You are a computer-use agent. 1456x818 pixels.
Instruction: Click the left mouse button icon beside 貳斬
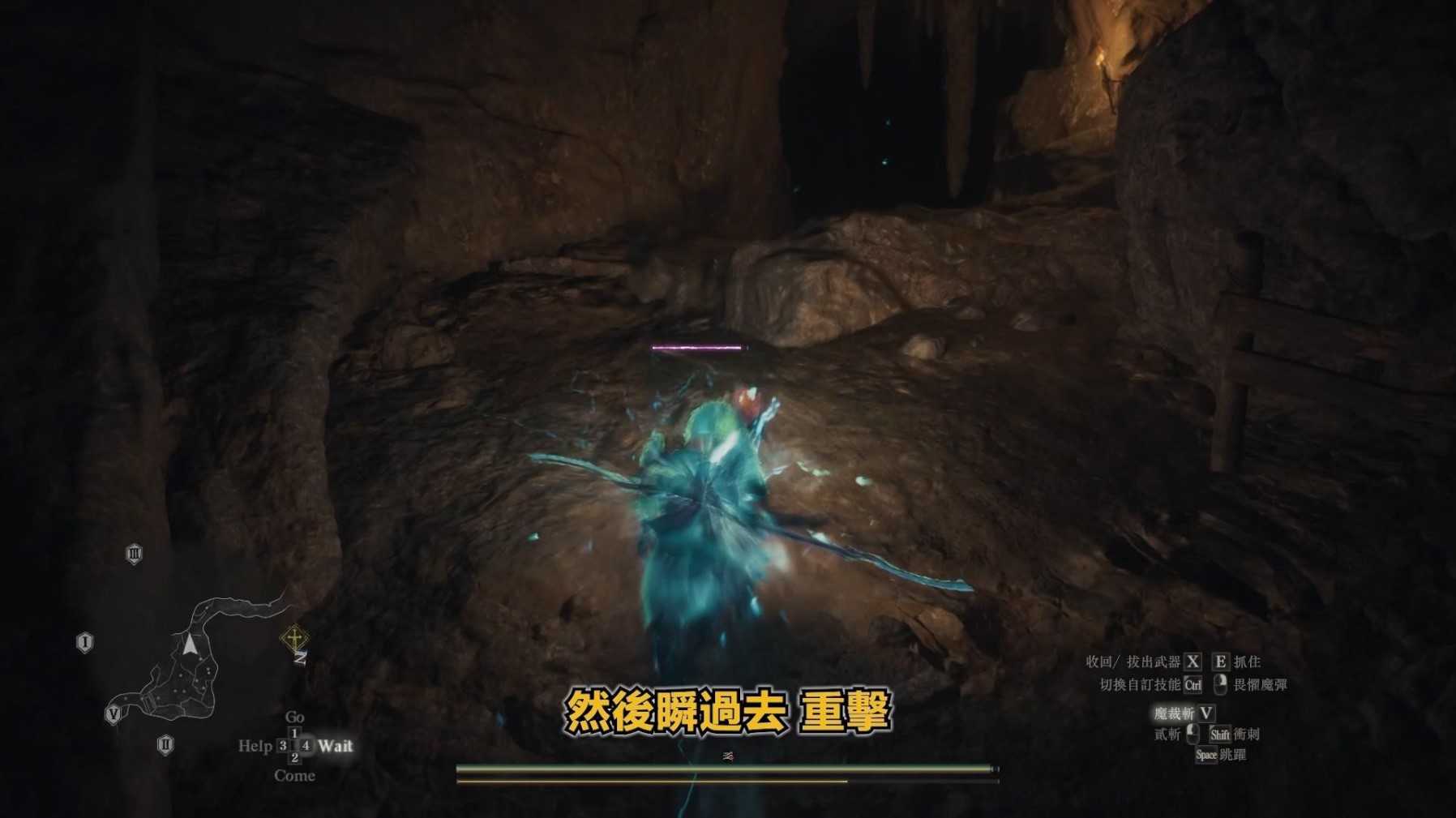pos(1193,734)
